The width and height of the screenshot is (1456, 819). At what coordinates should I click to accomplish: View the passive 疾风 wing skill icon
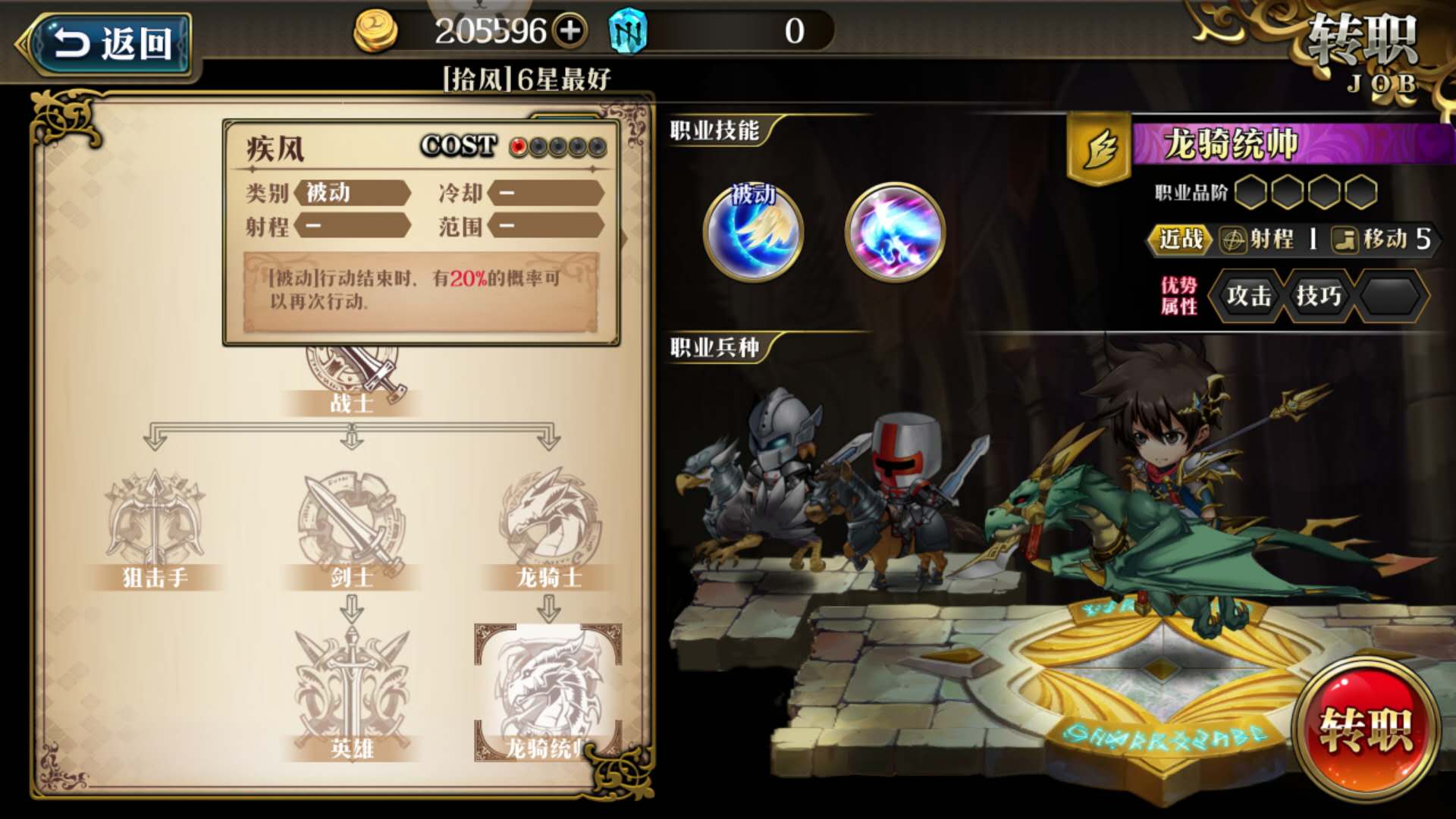tap(753, 231)
